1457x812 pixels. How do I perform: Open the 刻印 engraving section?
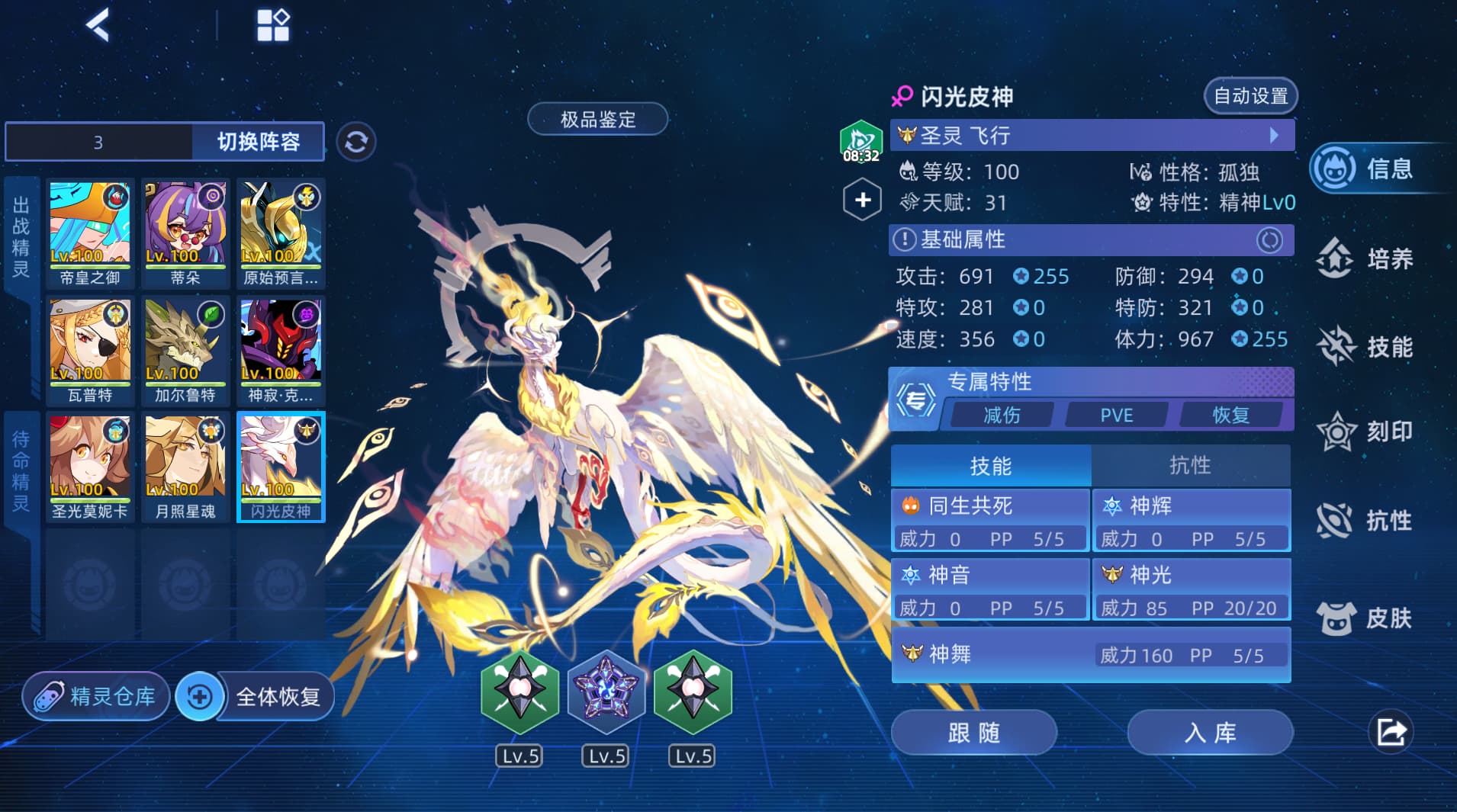click(x=1367, y=432)
